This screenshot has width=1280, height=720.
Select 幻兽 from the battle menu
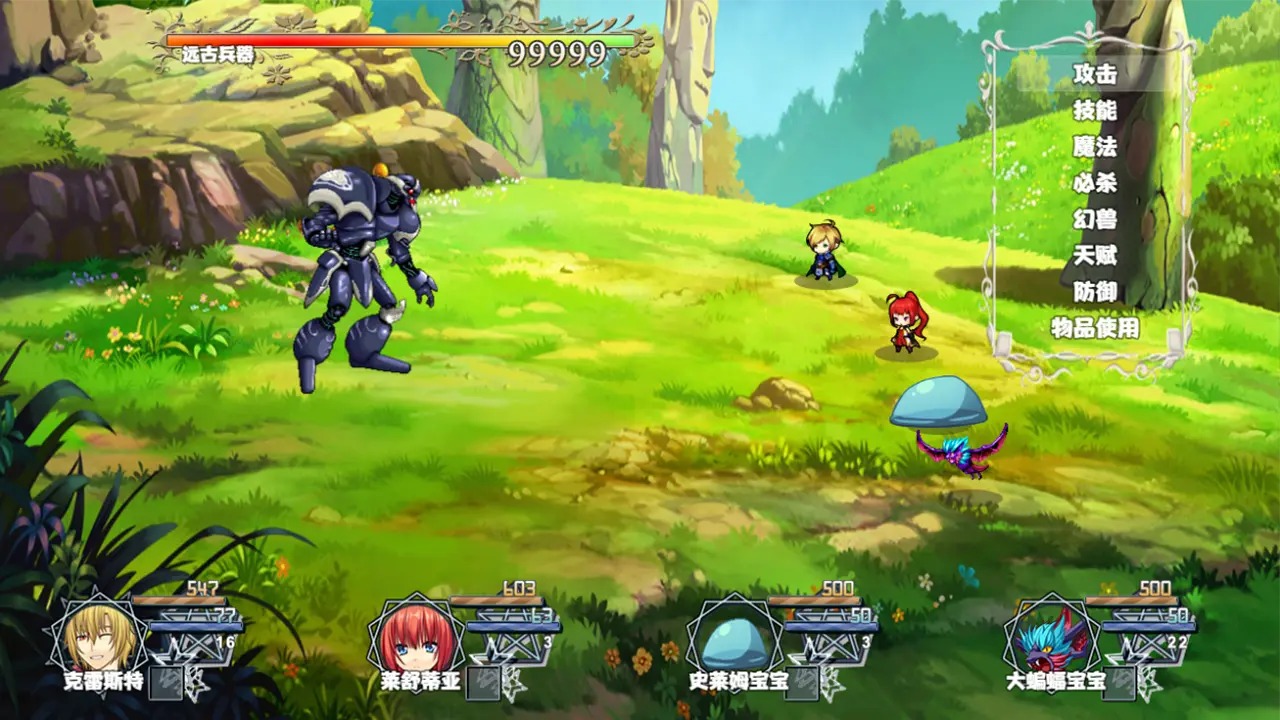pos(1094,219)
